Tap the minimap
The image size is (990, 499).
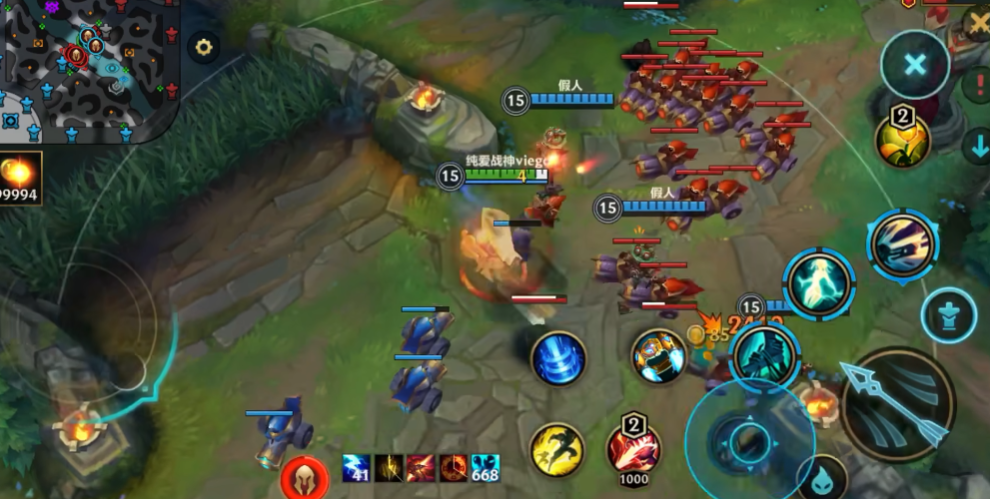(x=90, y=68)
